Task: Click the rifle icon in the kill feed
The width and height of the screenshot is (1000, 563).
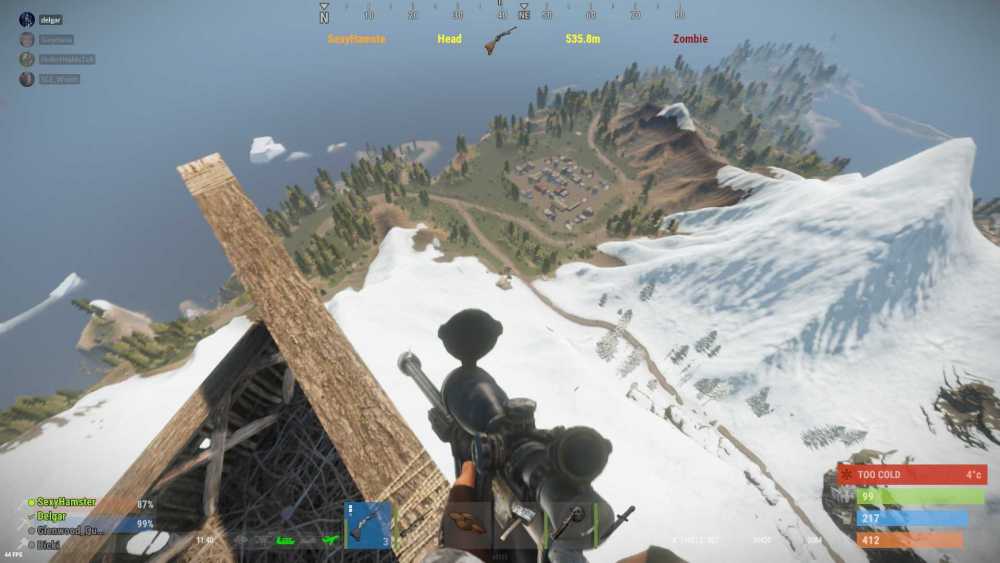Action: (499, 40)
